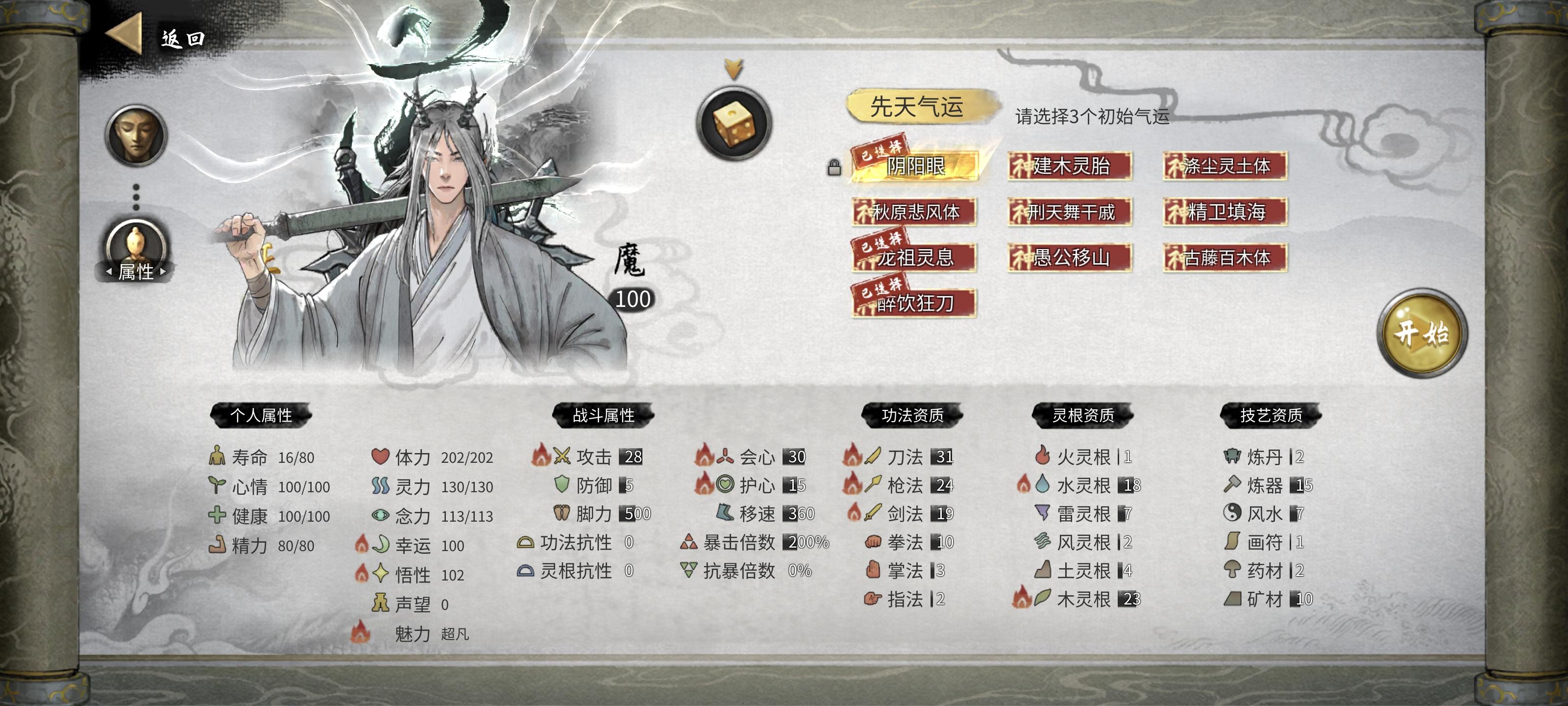Viewport: 1568px width, 706px height.
Task: Select the 刑天舞干戚 fate option
Action: click(1069, 213)
